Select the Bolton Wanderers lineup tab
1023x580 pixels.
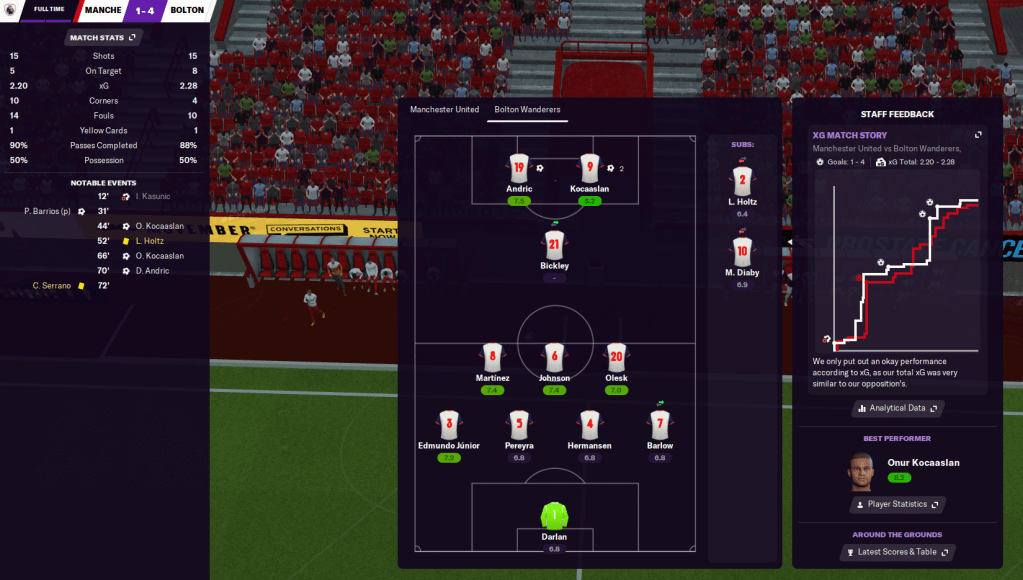pyautogui.click(x=527, y=109)
